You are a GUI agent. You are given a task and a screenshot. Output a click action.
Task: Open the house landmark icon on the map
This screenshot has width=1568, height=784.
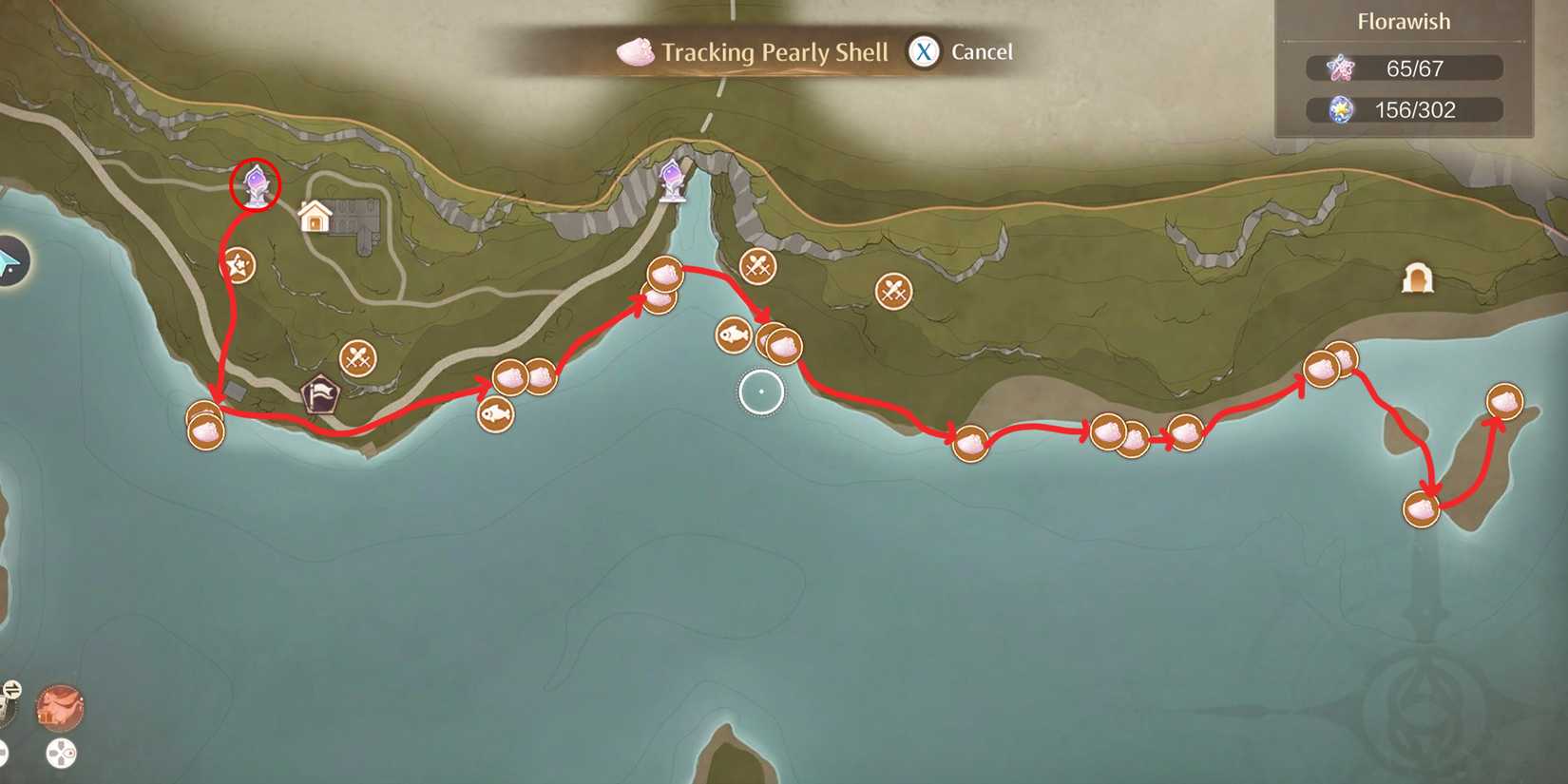[x=316, y=217]
